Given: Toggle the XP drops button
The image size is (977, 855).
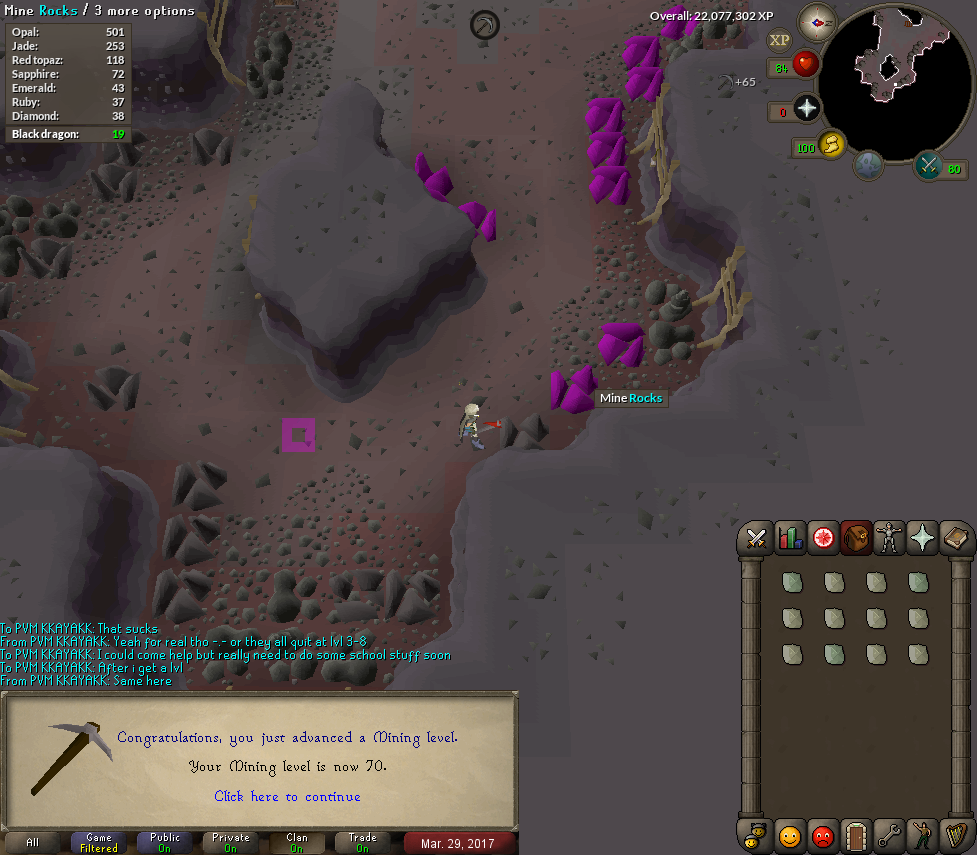Looking at the screenshot, I should (778, 40).
